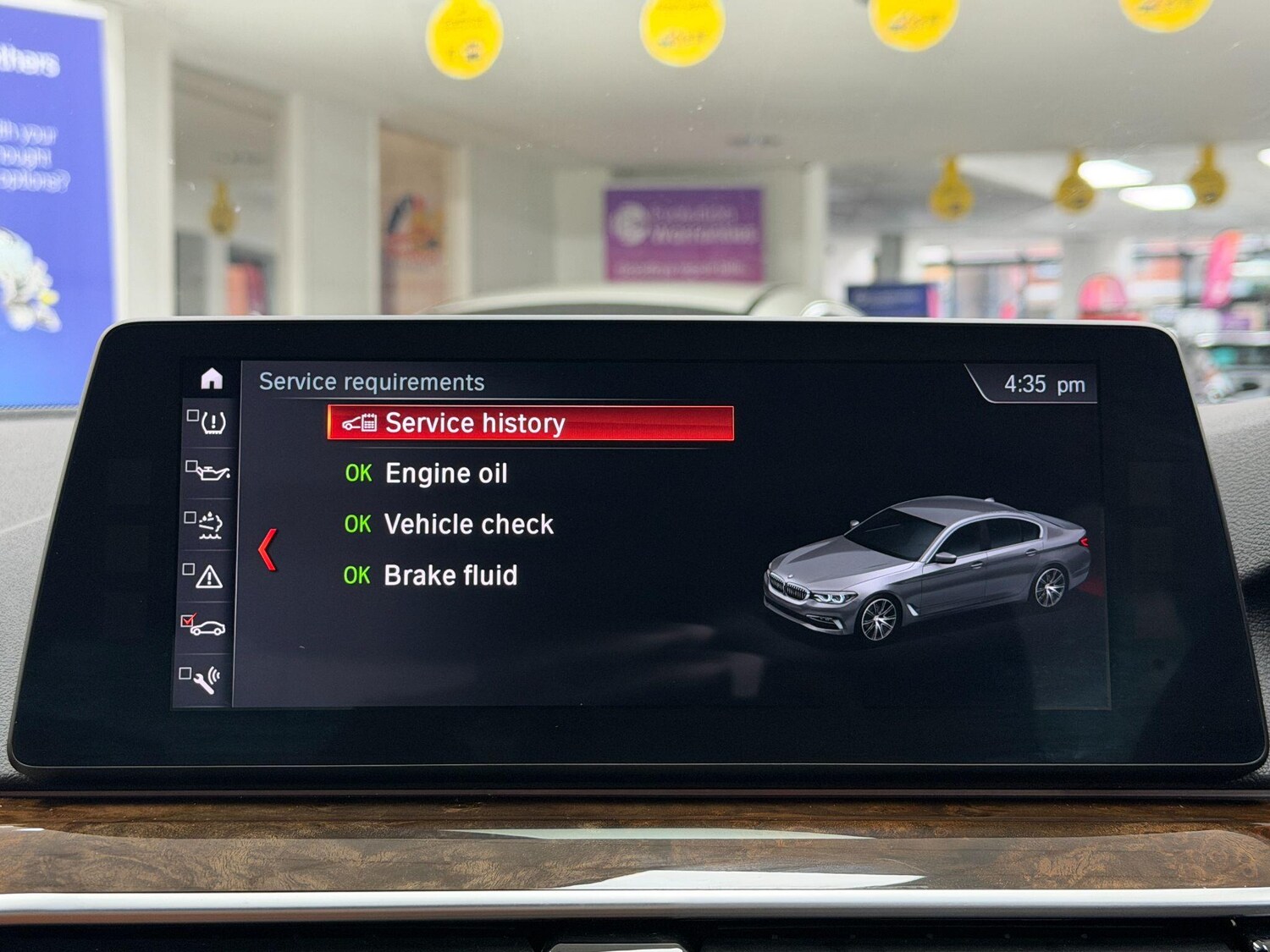
Task: Tick the checkbox beside the oil can icon
Action: [x=192, y=465]
